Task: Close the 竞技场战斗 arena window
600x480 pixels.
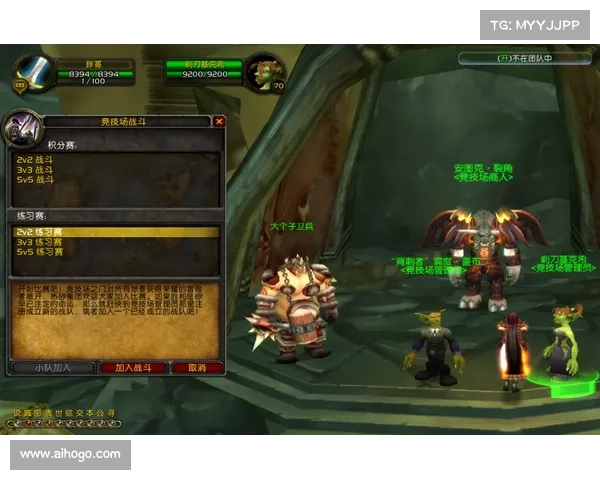Action: point(220,121)
